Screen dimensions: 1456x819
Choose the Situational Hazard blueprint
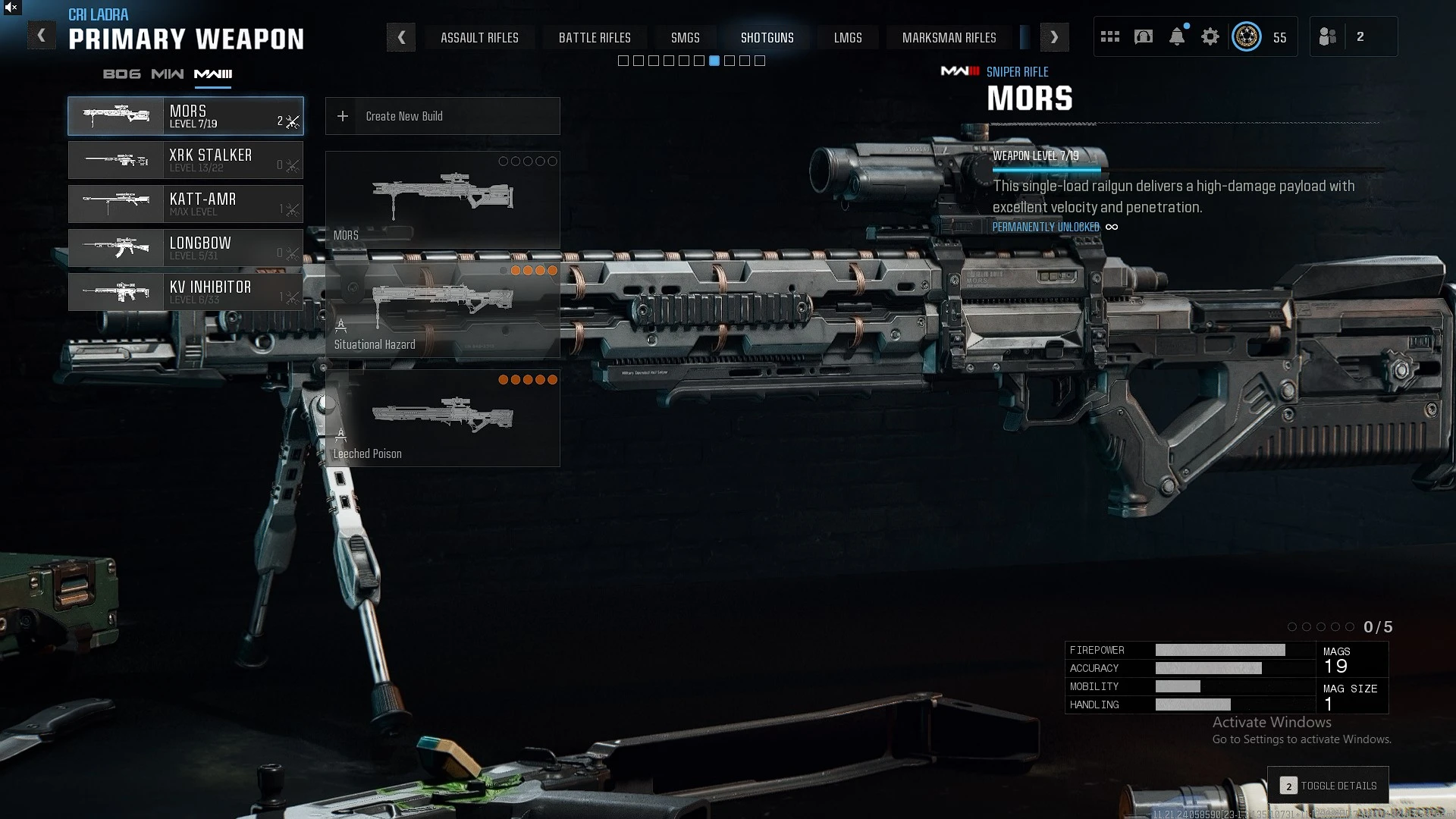click(x=442, y=309)
